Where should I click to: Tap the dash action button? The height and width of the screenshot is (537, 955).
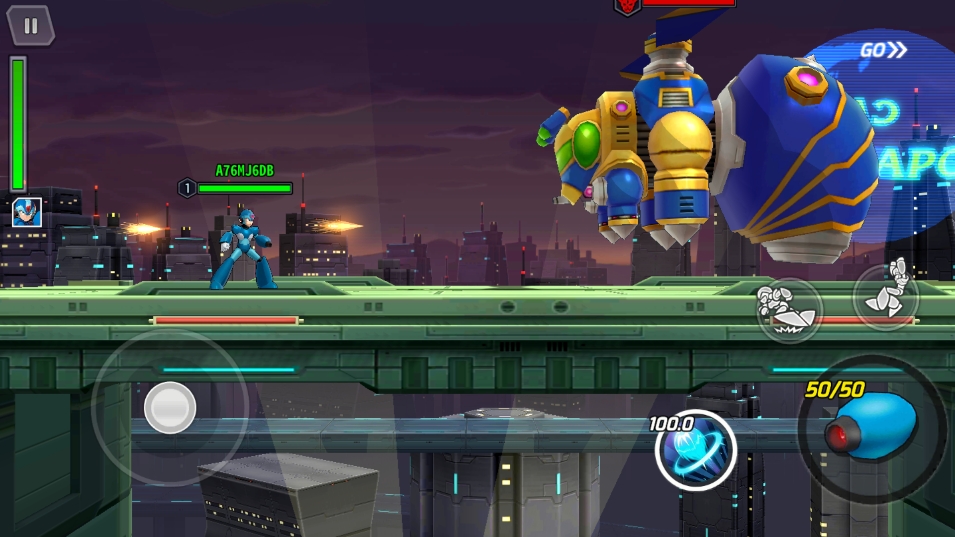point(789,310)
